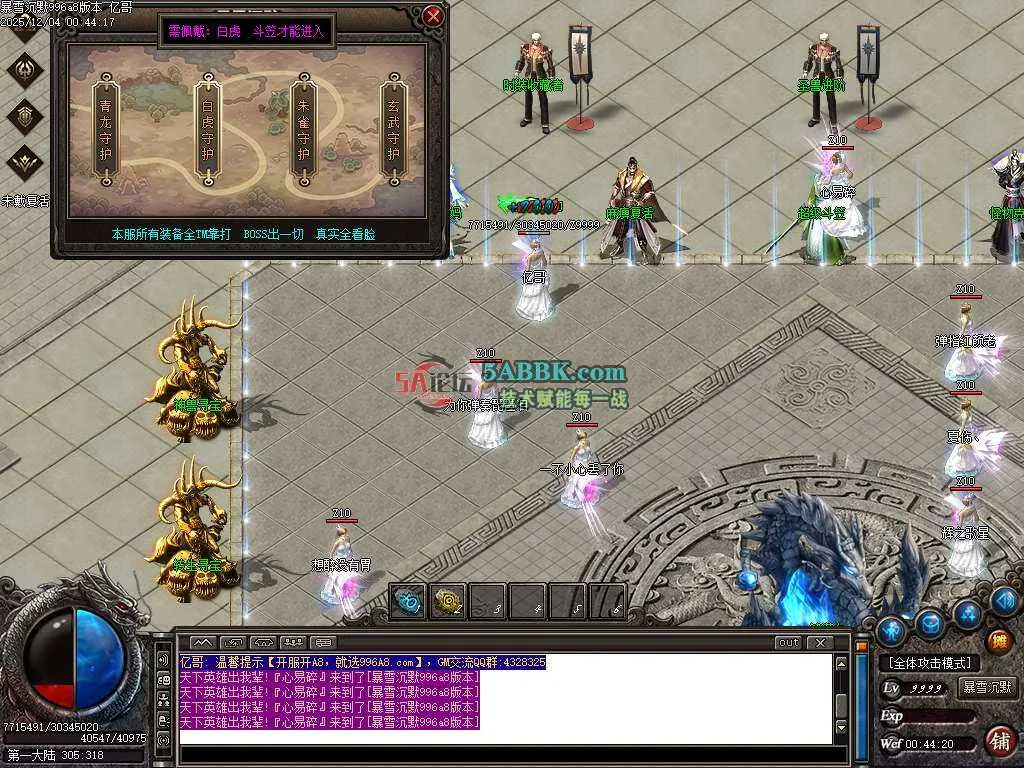The image size is (1024, 768).
Task: Close the guardian map panel
Action: (433, 16)
